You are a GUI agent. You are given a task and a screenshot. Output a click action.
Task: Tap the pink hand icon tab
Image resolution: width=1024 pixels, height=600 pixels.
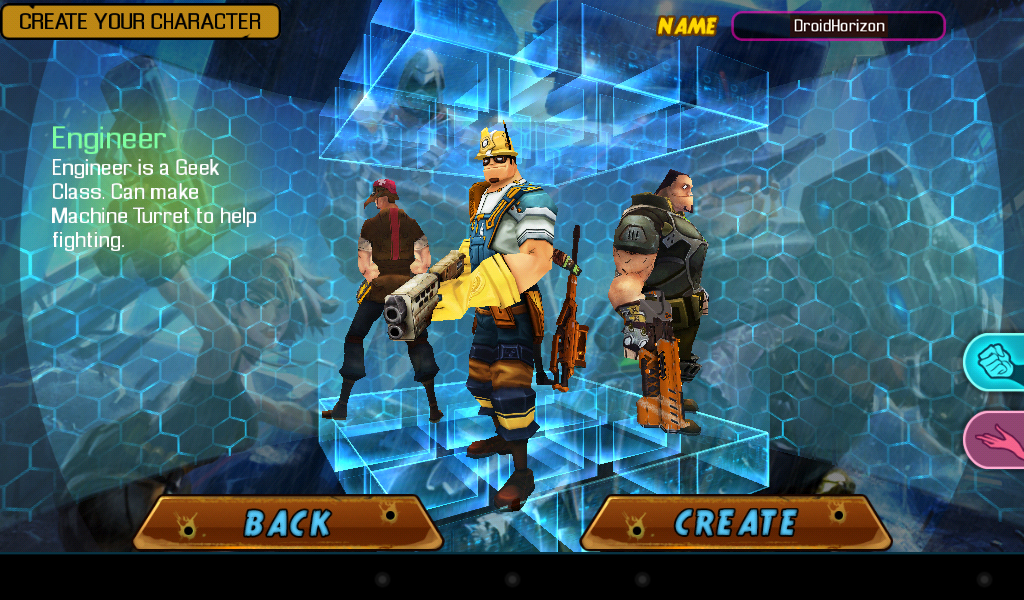pos(996,439)
